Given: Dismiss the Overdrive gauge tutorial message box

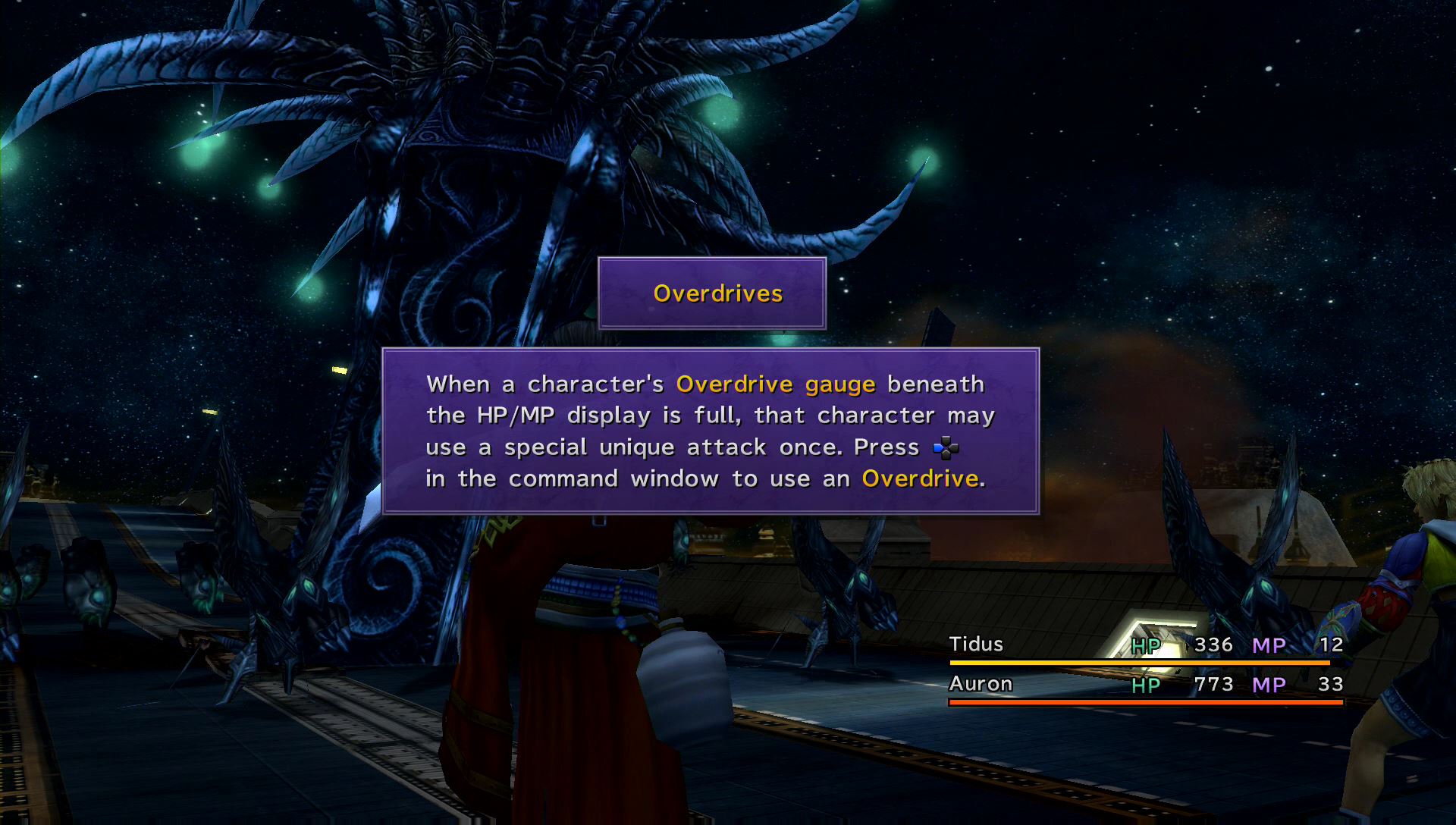Looking at the screenshot, I should click(x=710, y=431).
